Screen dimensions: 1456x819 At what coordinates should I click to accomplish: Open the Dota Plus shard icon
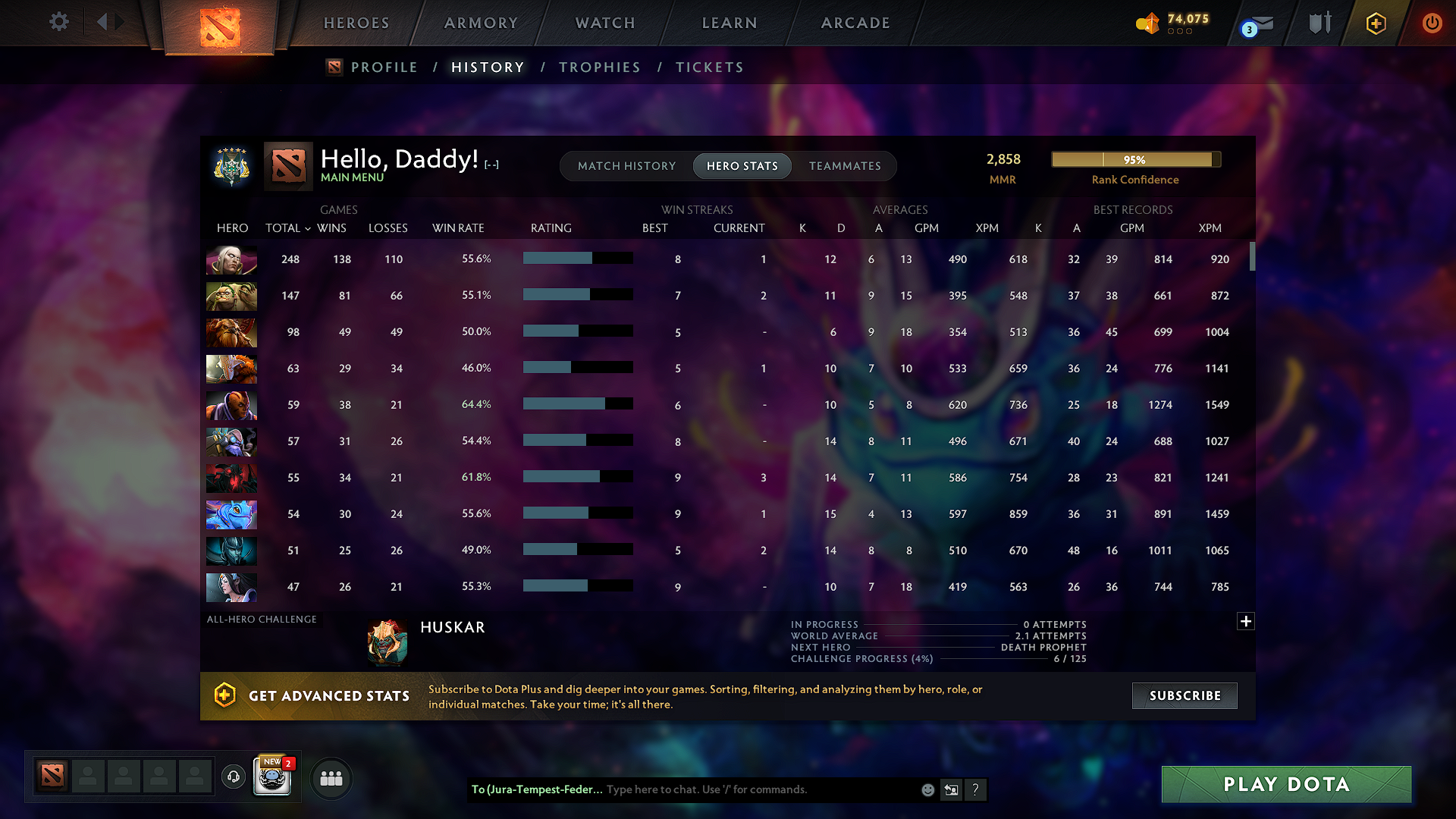1375,24
